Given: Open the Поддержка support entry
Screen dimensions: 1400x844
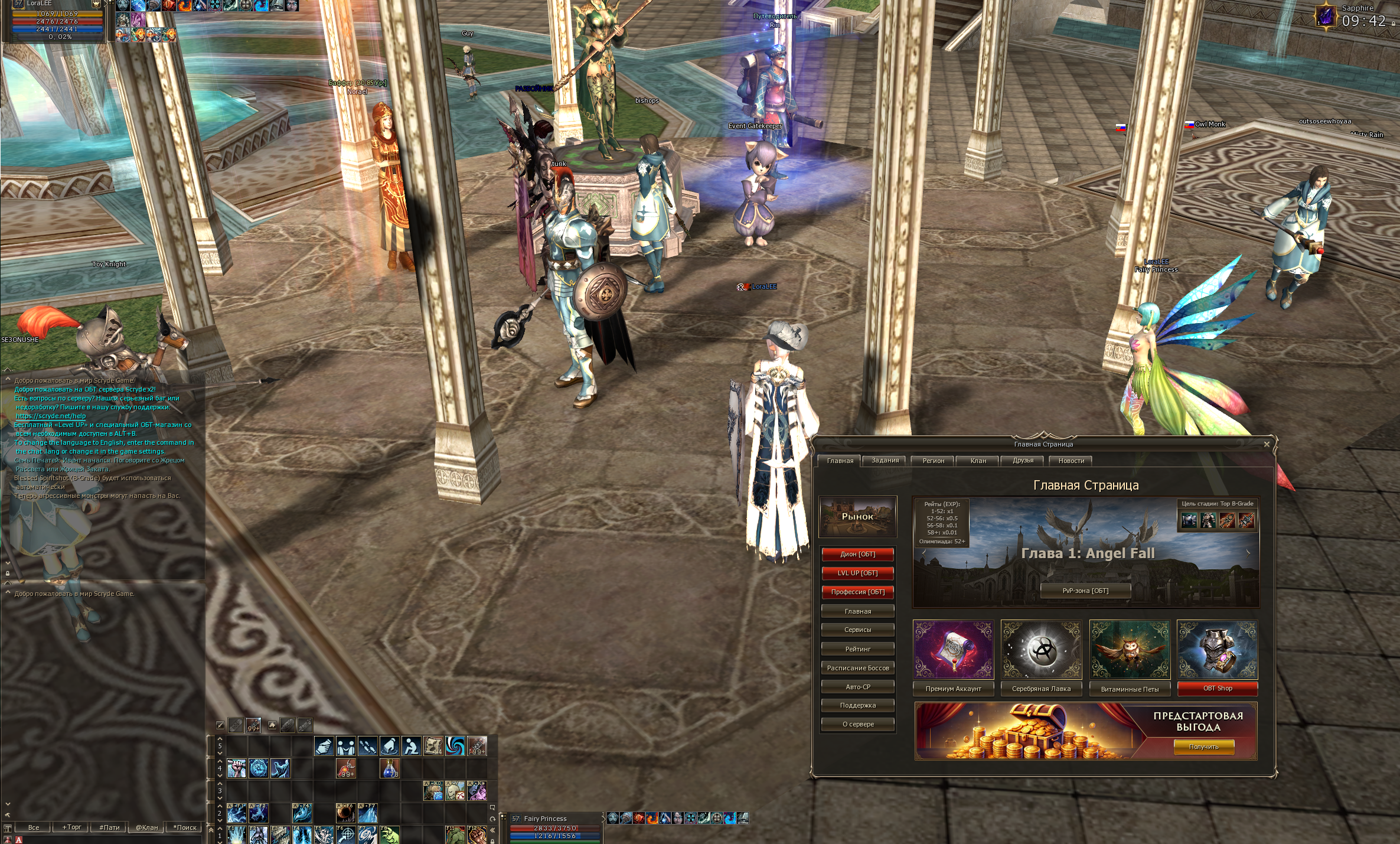Looking at the screenshot, I should pyautogui.click(x=857, y=705).
